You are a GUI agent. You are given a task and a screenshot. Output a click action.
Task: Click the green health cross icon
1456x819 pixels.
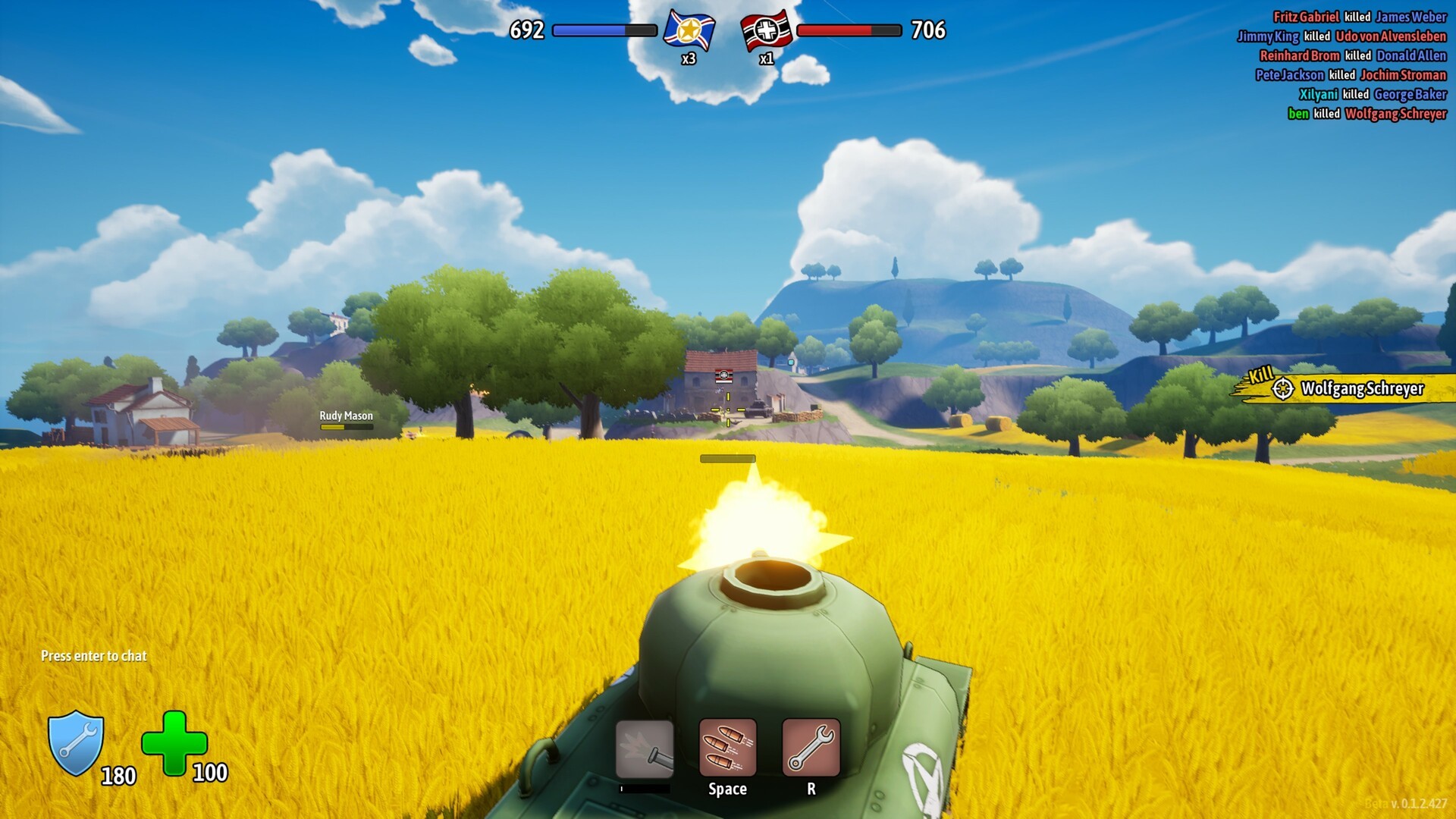click(174, 742)
